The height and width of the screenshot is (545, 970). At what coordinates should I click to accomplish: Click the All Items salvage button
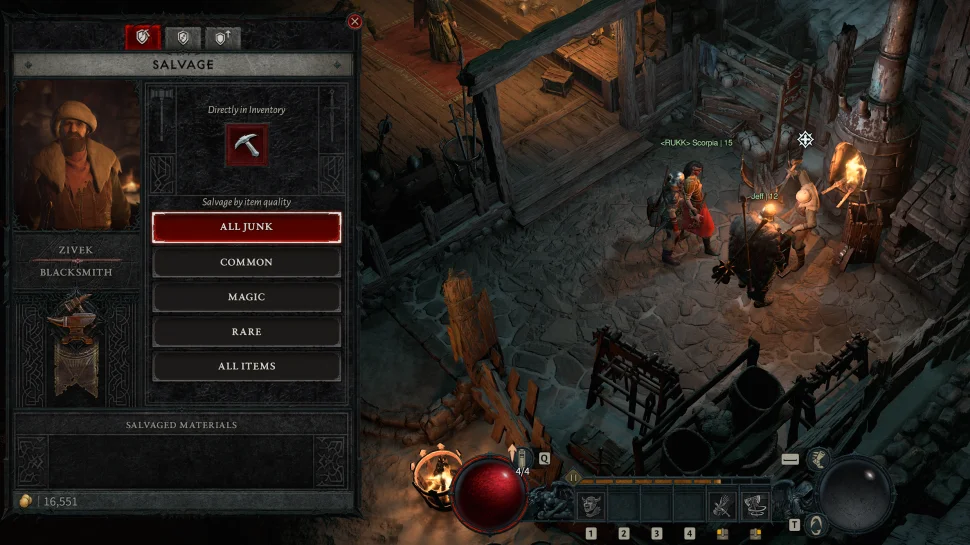pyautogui.click(x=246, y=366)
